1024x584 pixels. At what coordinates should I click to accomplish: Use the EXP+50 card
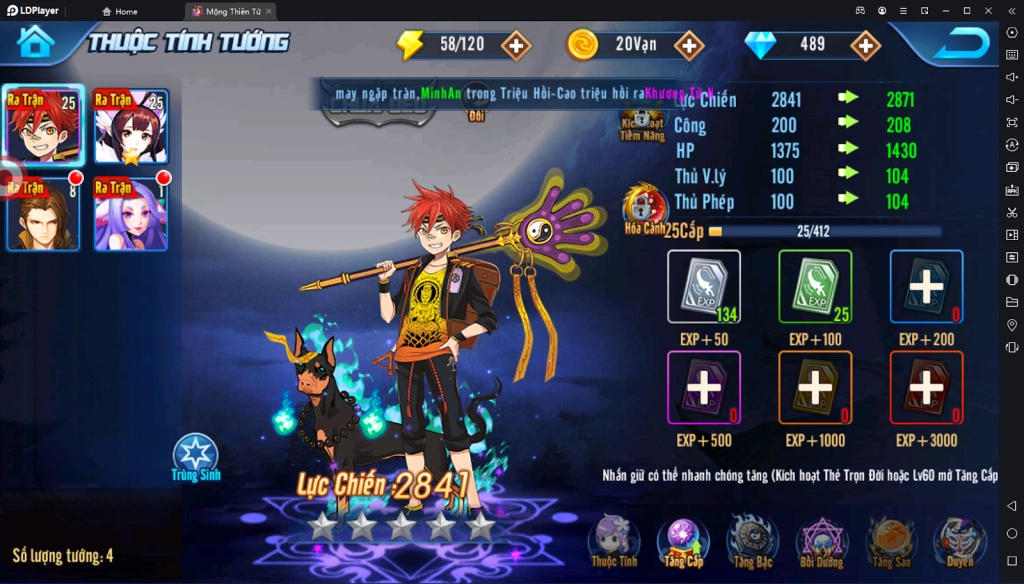point(704,287)
